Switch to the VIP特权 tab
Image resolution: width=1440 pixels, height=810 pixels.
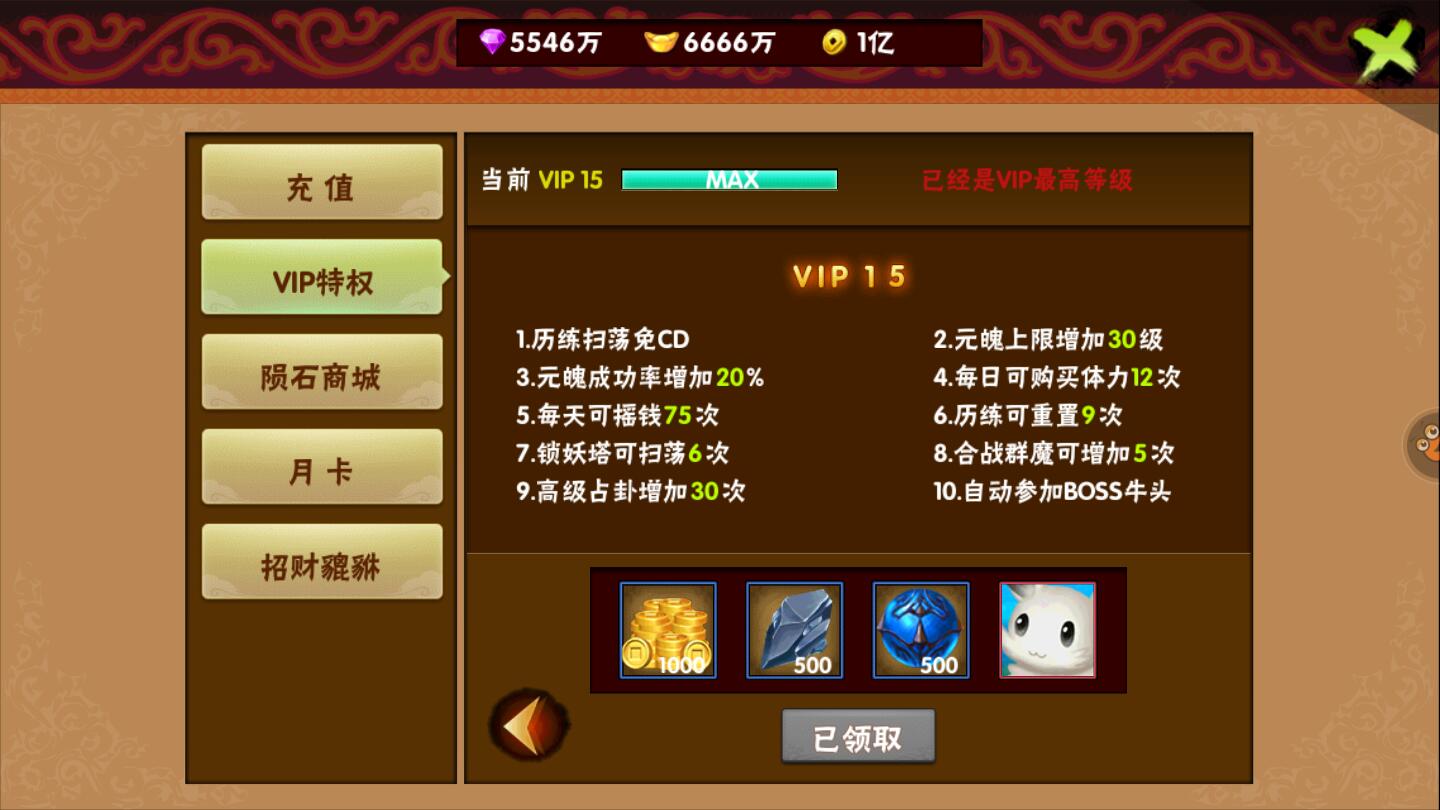[x=322, y=277]
